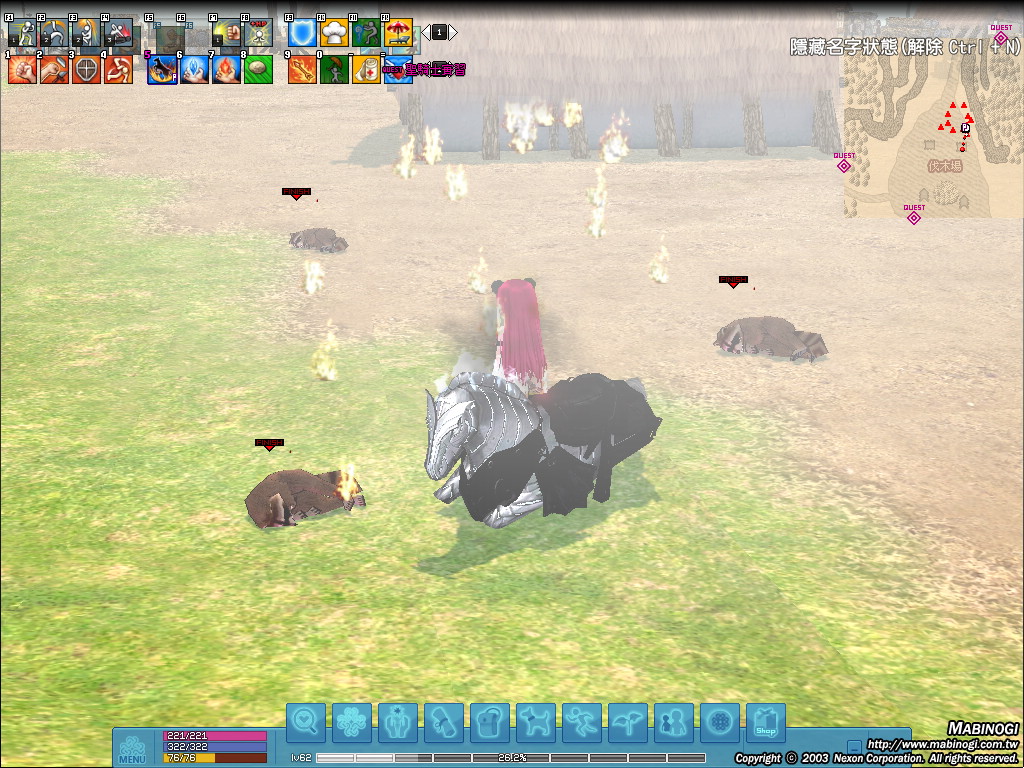Open the Shop icon in bottom bar
The image size is (1024, 768).
(765, 722)
